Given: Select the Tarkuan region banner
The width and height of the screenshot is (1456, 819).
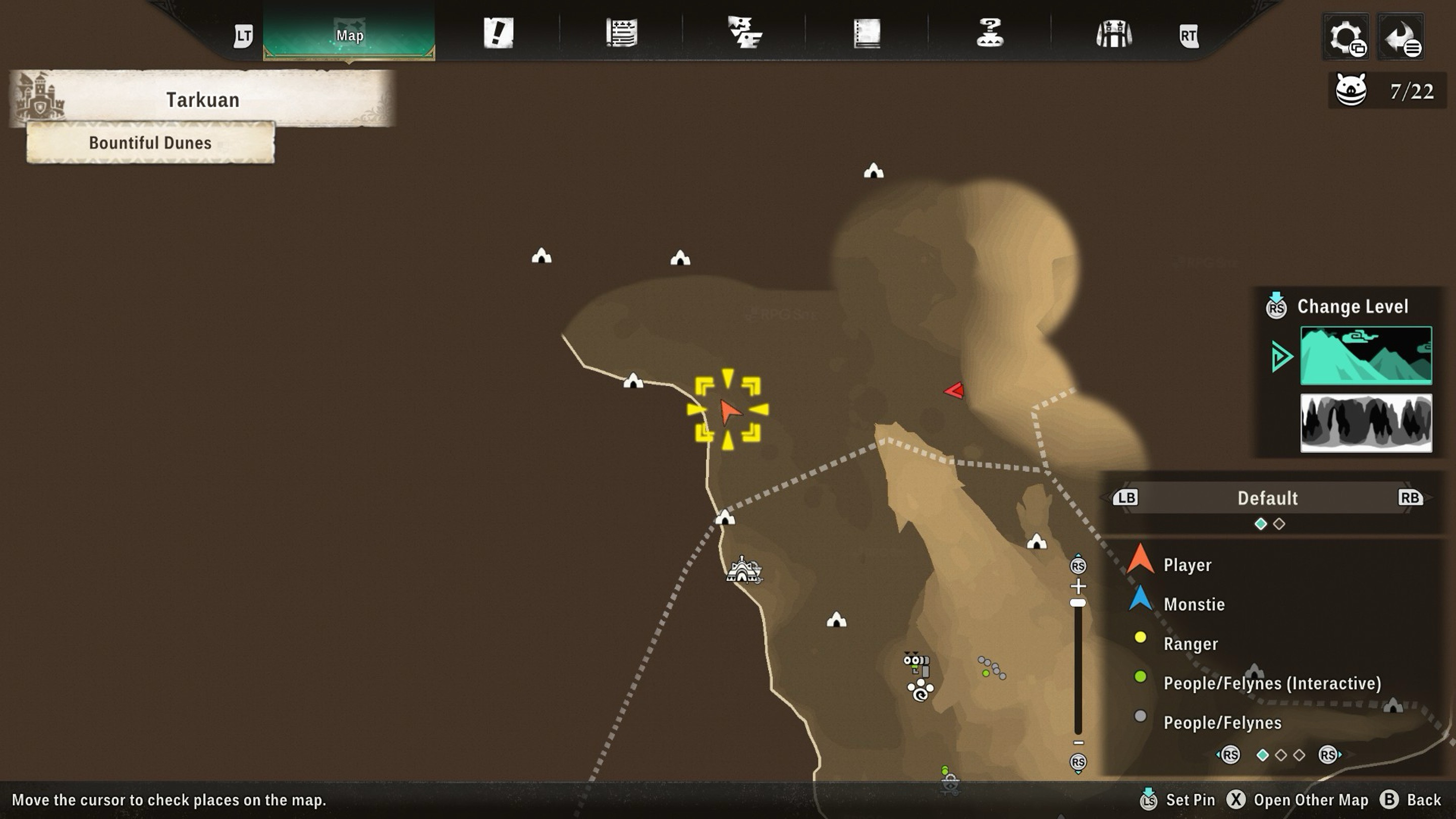Looking at the screenshot, I should [202, 100].
